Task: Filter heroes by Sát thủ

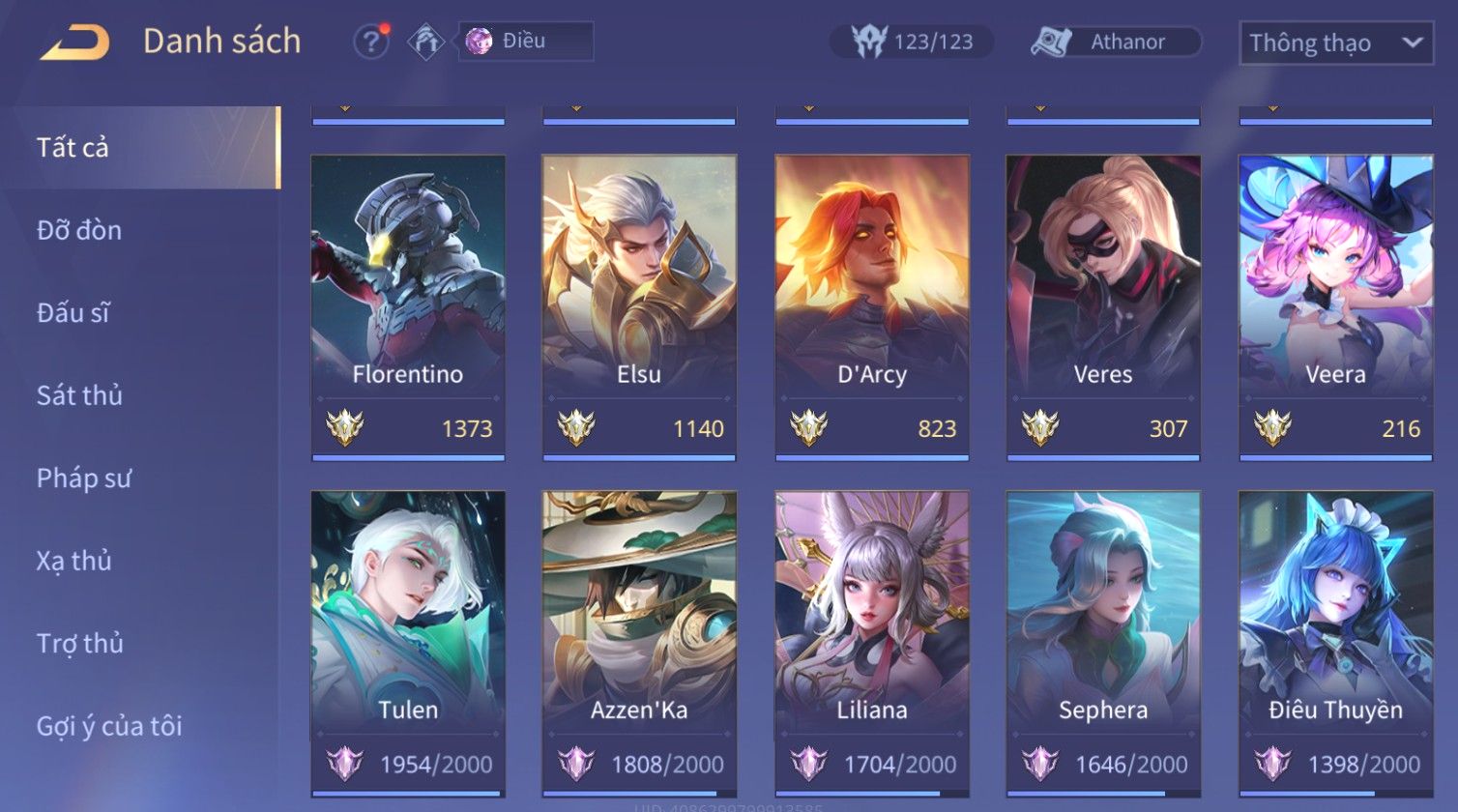Action: point(79,395)
